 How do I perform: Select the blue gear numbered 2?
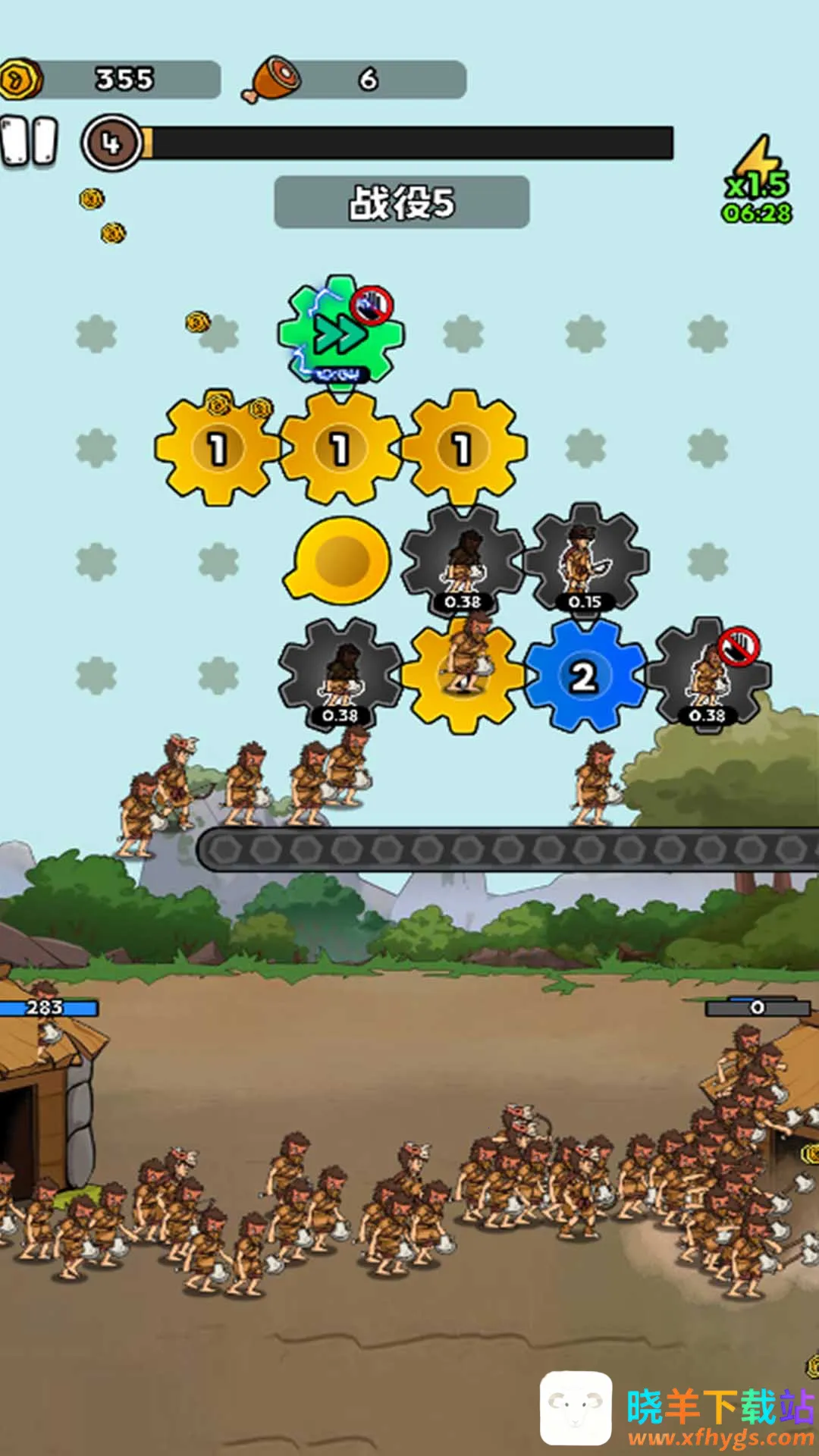(x=584, y=676)
